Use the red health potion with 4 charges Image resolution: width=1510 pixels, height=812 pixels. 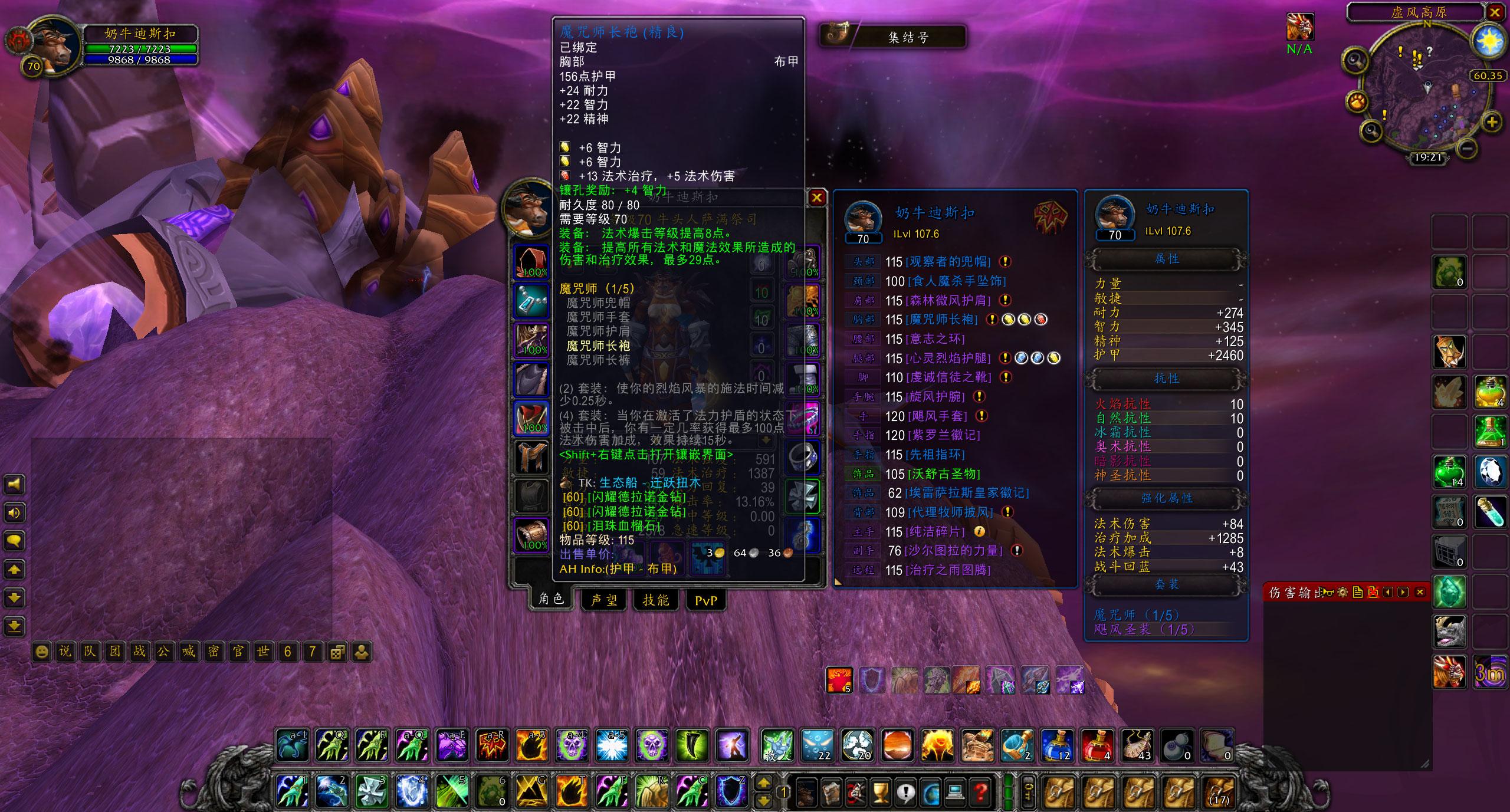click(1097, 745)
